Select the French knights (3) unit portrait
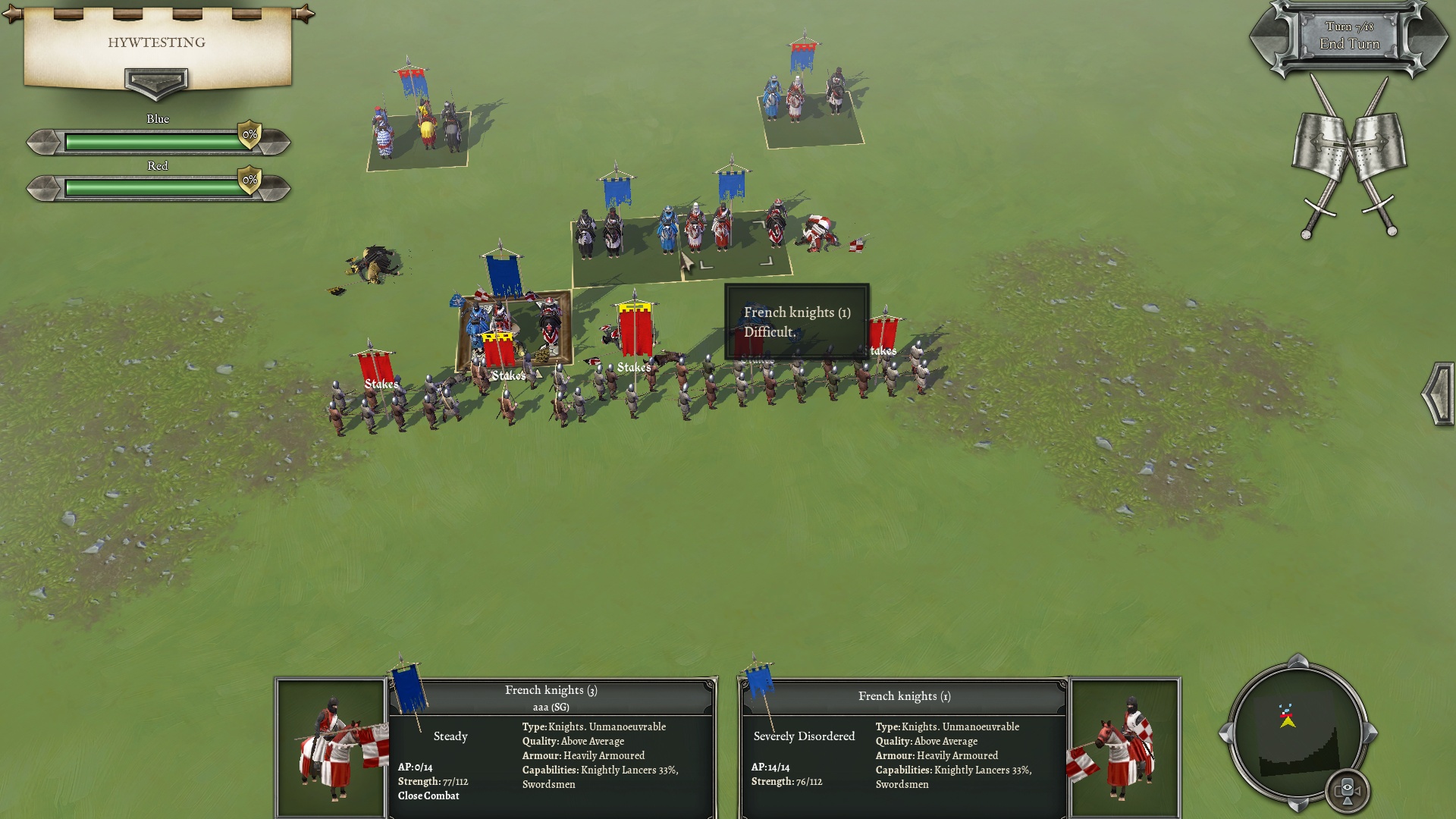1456x819 pixels. click(331, 747)
